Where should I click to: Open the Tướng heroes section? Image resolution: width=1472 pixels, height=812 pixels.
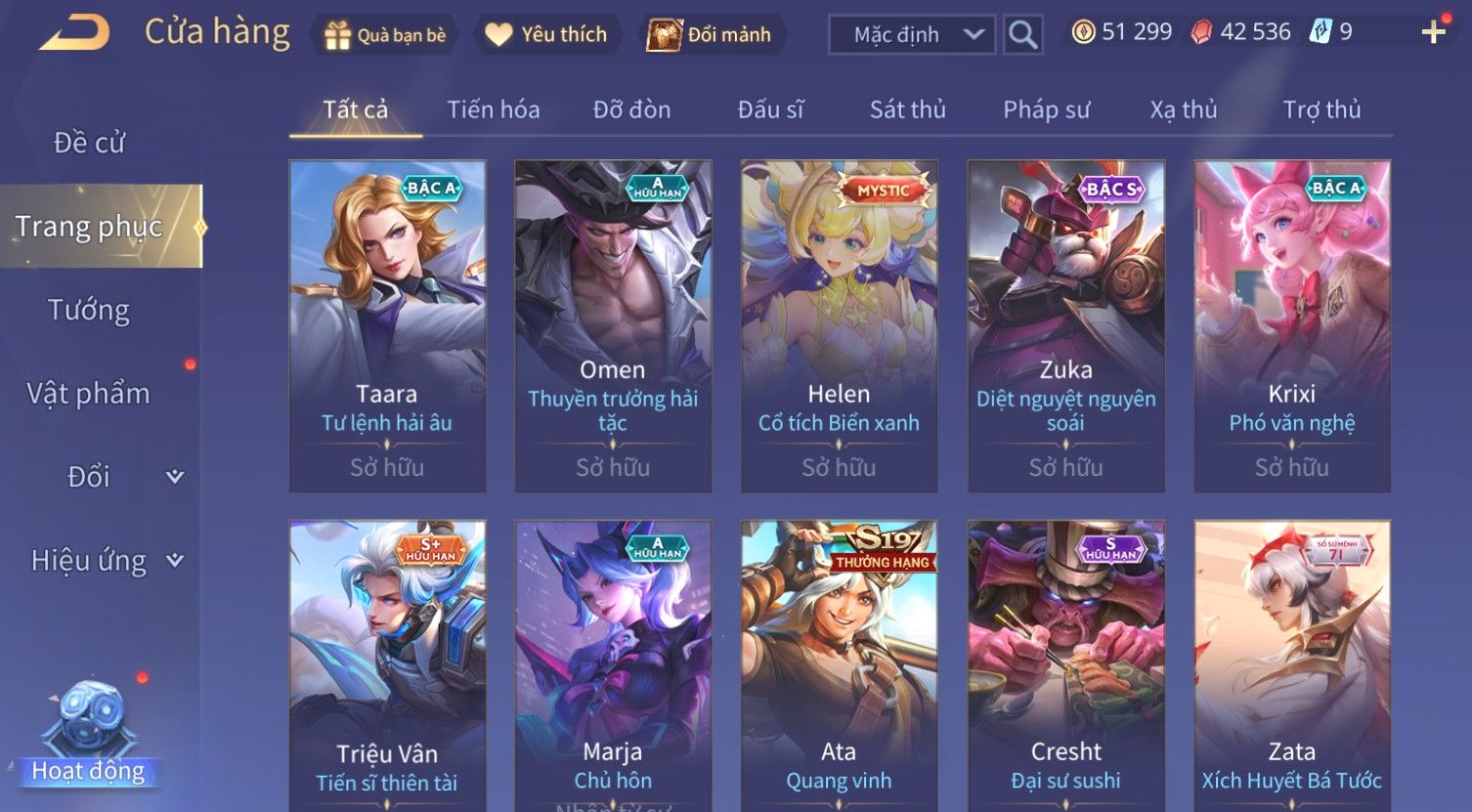(x=89, y=311)
